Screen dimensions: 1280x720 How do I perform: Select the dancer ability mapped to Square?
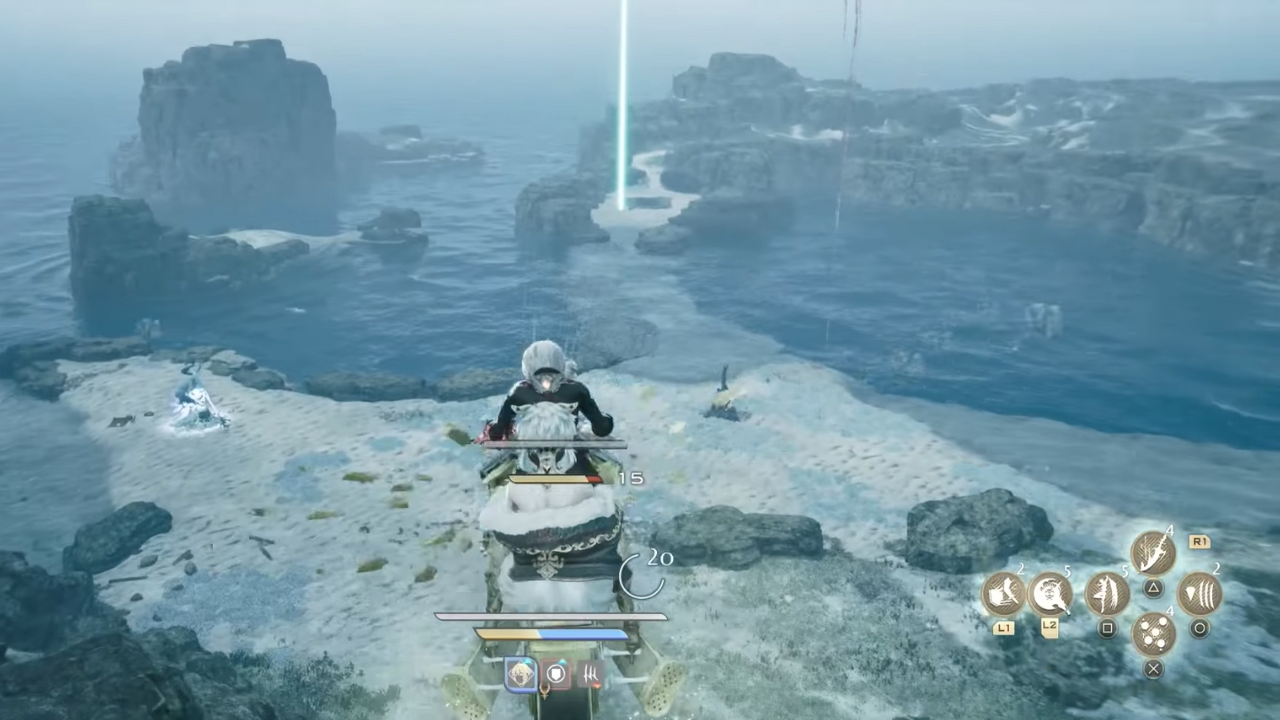tap(1106, 592)
